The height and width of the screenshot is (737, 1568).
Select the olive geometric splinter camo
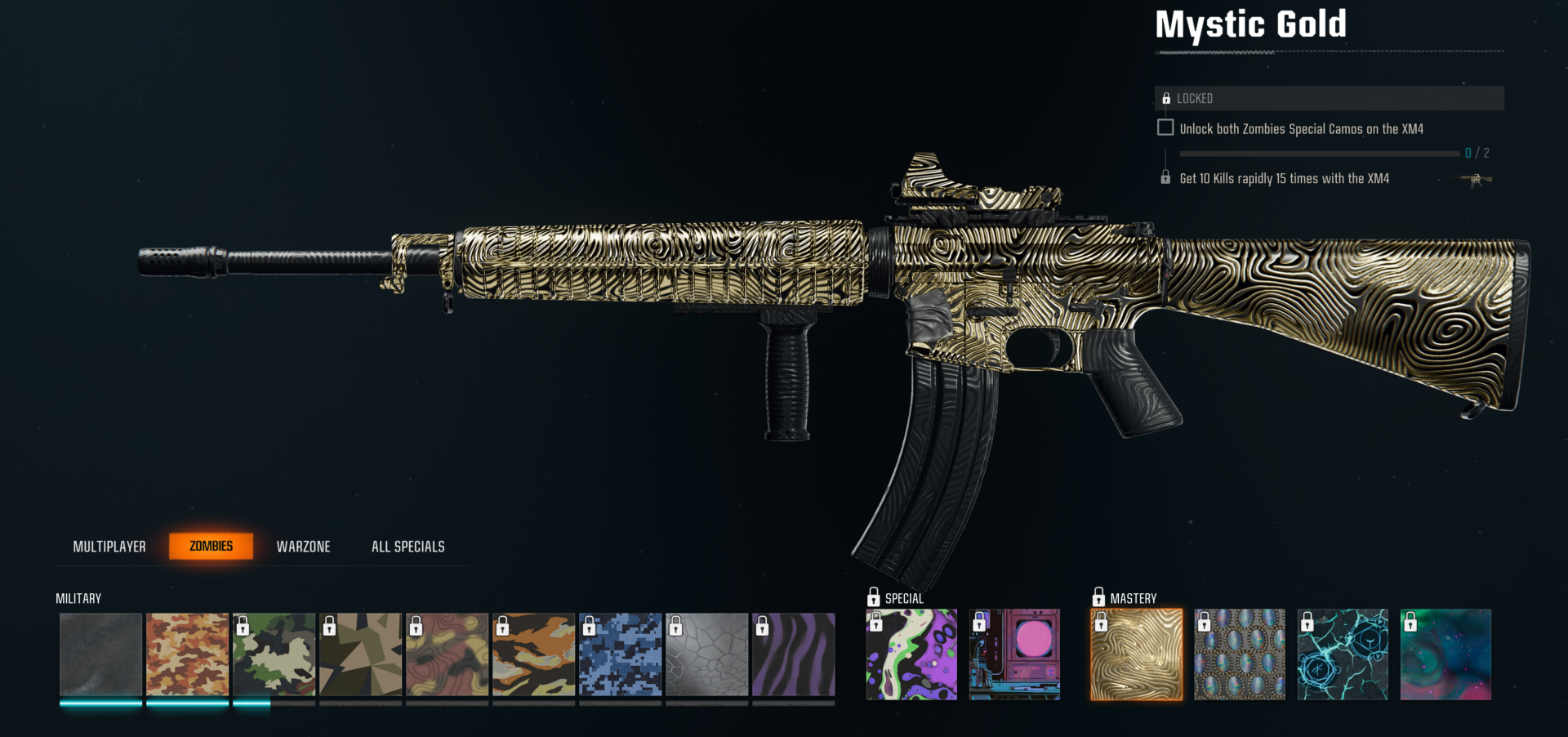[360, 654]
